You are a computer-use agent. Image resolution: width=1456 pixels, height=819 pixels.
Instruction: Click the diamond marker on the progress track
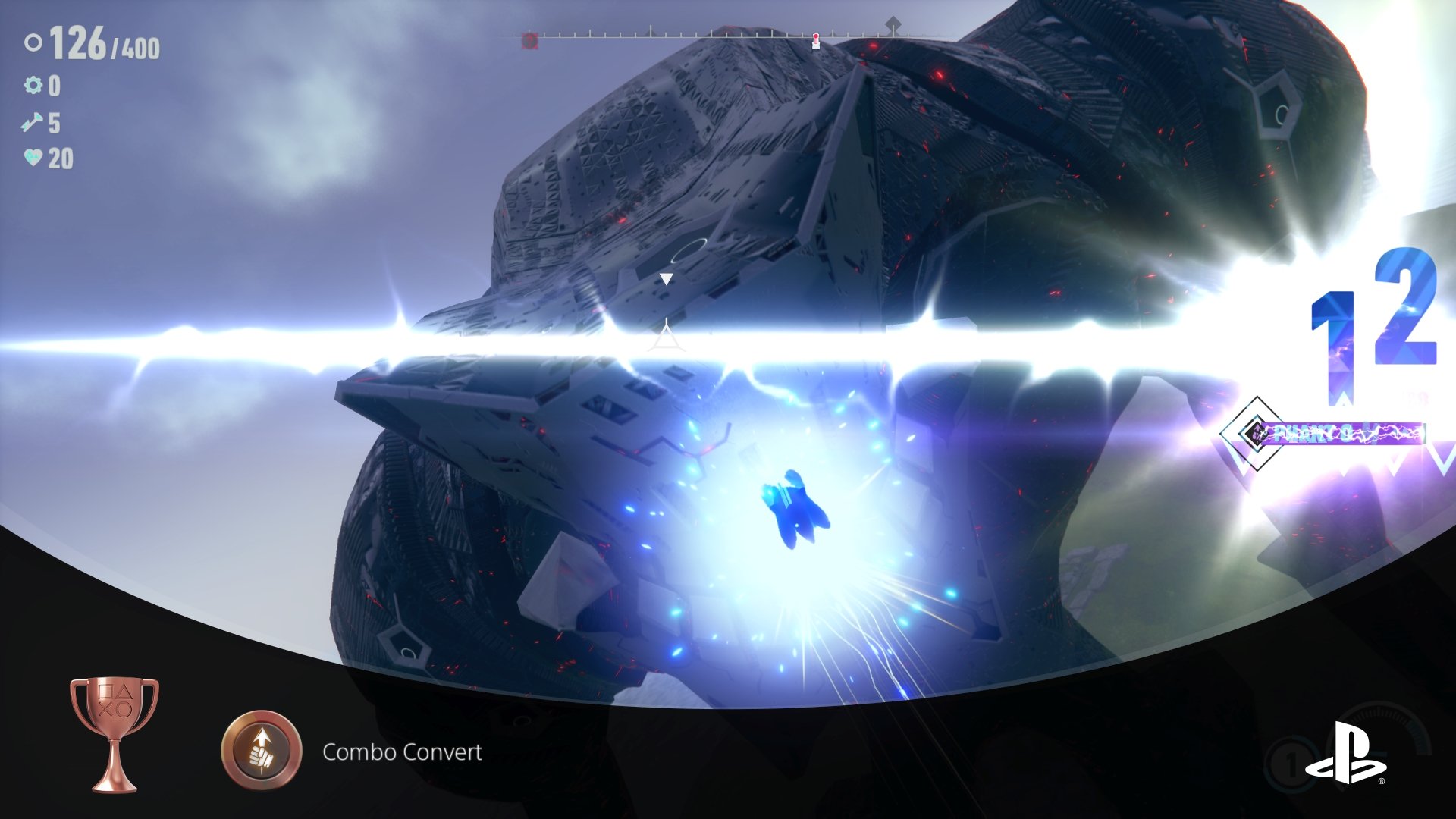[894, 24]
